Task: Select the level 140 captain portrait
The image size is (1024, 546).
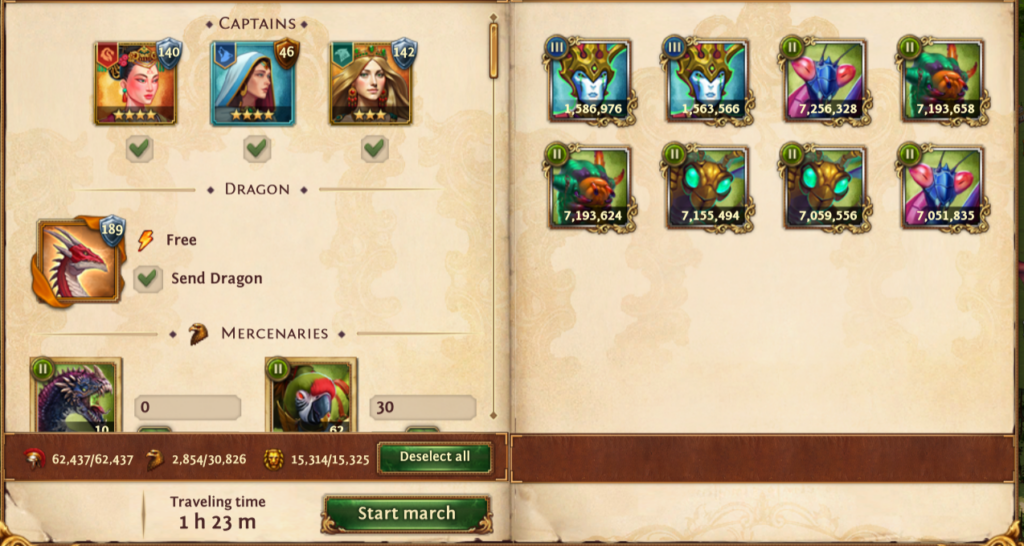Action: pos(136,83)
